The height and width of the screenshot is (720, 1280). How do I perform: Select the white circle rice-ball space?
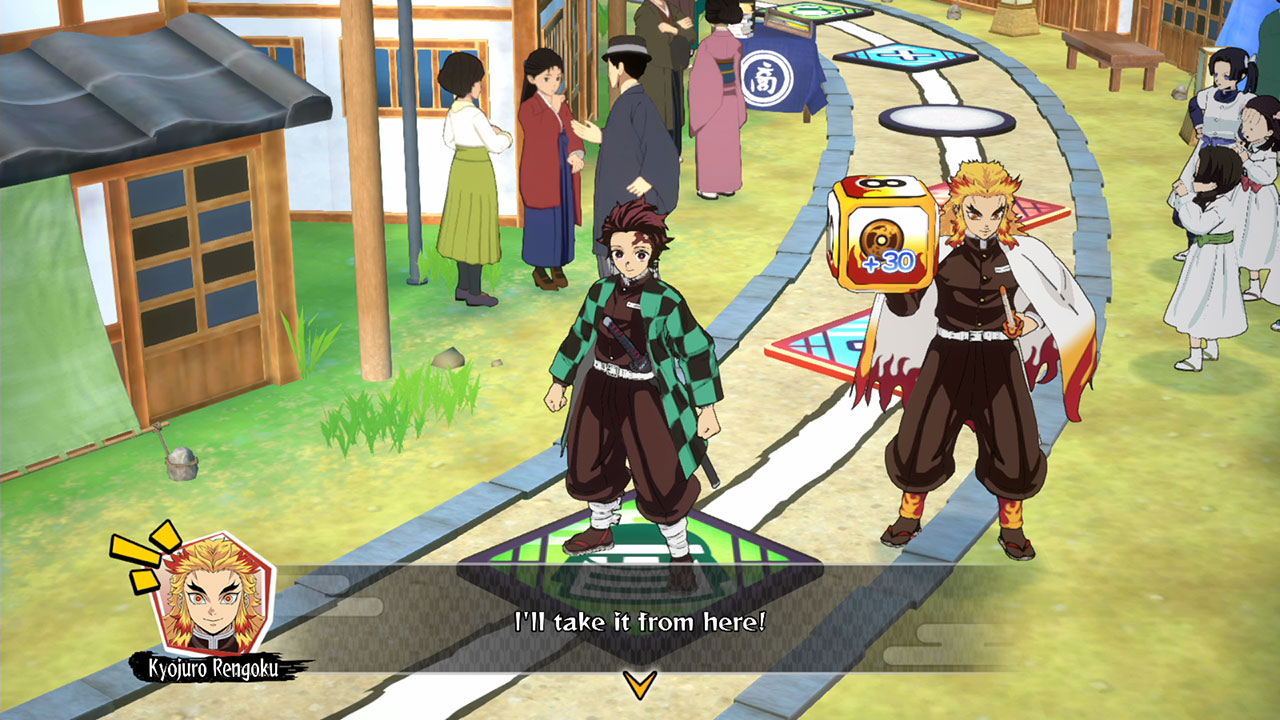pos(948,120)
